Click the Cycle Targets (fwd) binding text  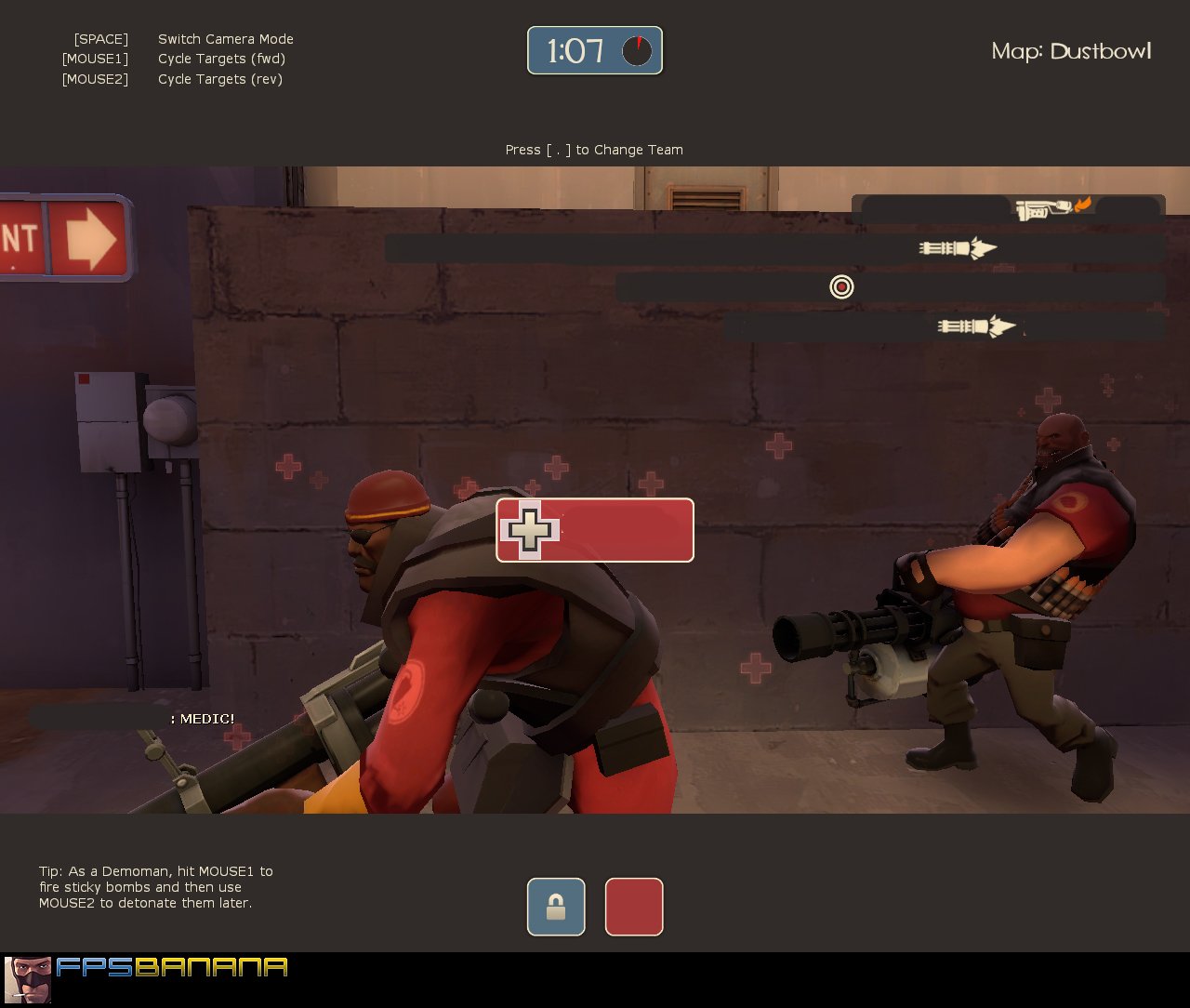pyautogui.click(x=221, y=59)
